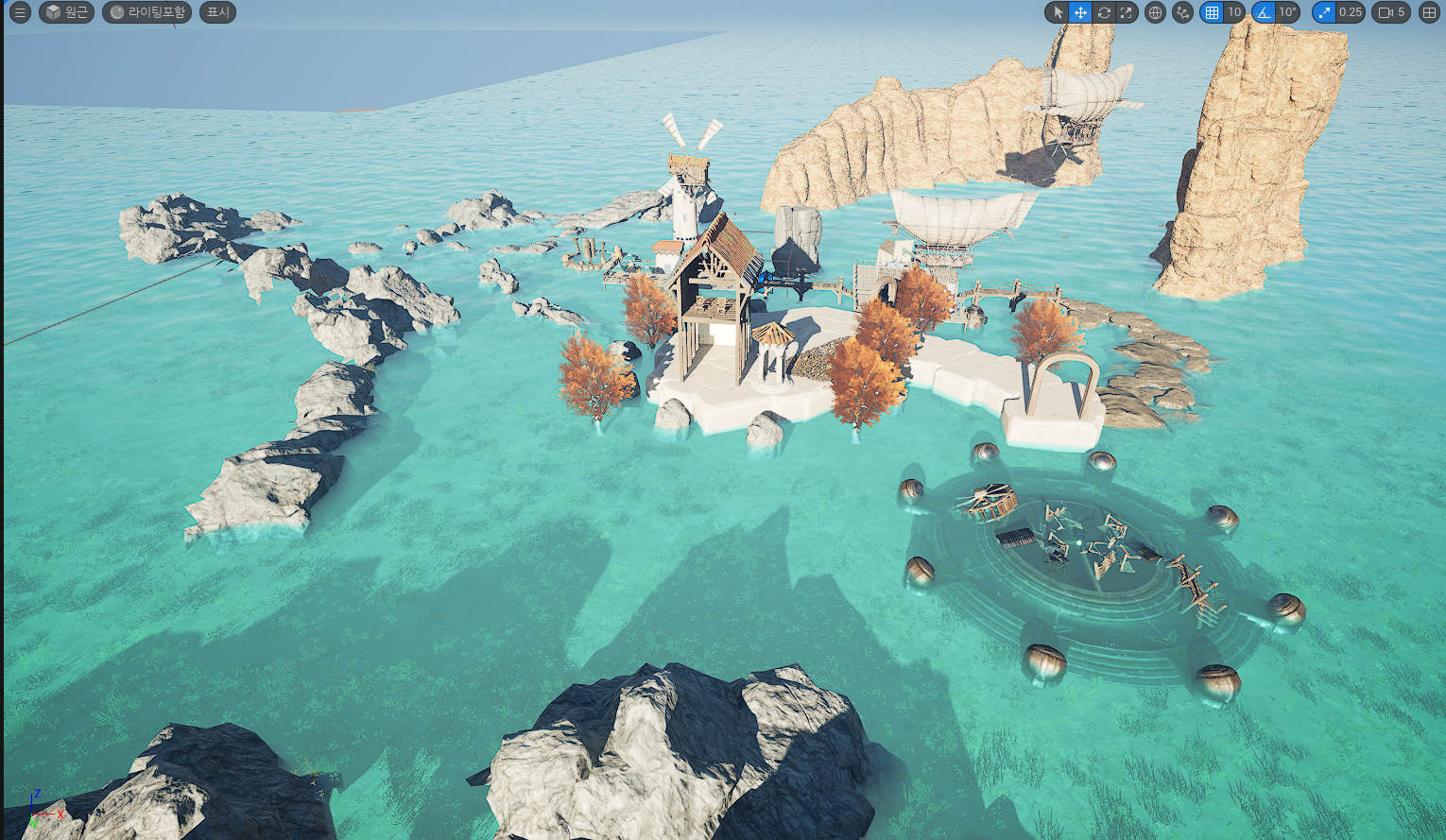This screenshot has height=840, width=1446.
Task: Open the grid snap value 10 dropdown
Action: coord(1234,12)
